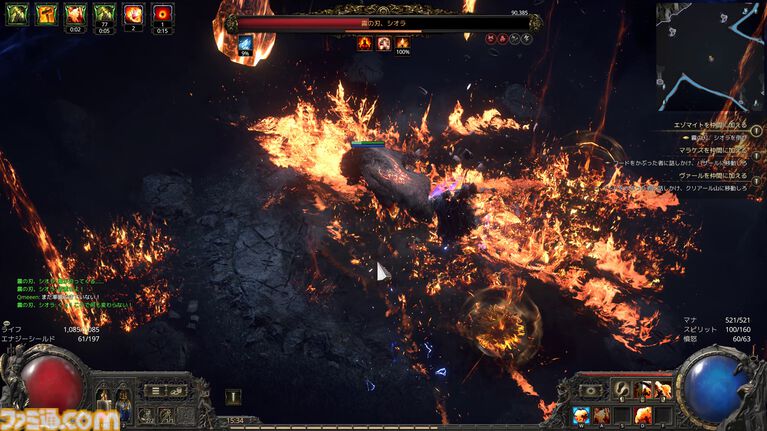Image resolution: width=767 pixels, height=431 pixels.
Task: Click the flame orb buff icon showing 2 stacks
Action: point(133,15)
